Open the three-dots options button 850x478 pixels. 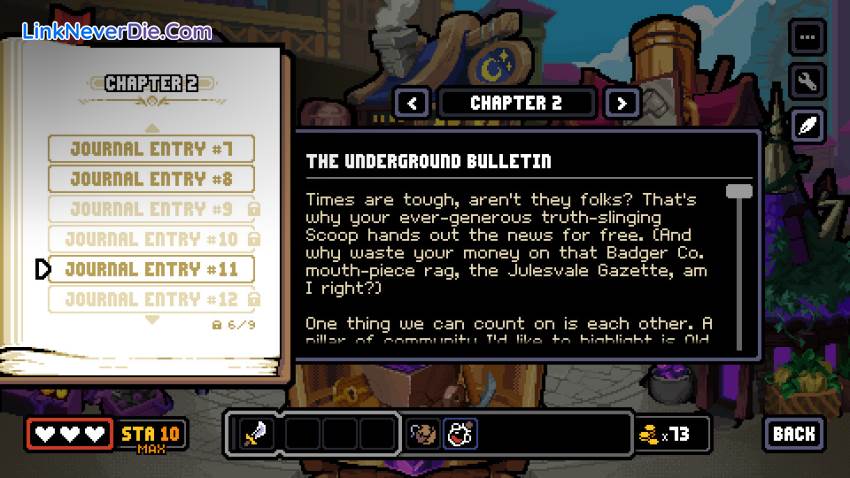(x=807, y=37)
